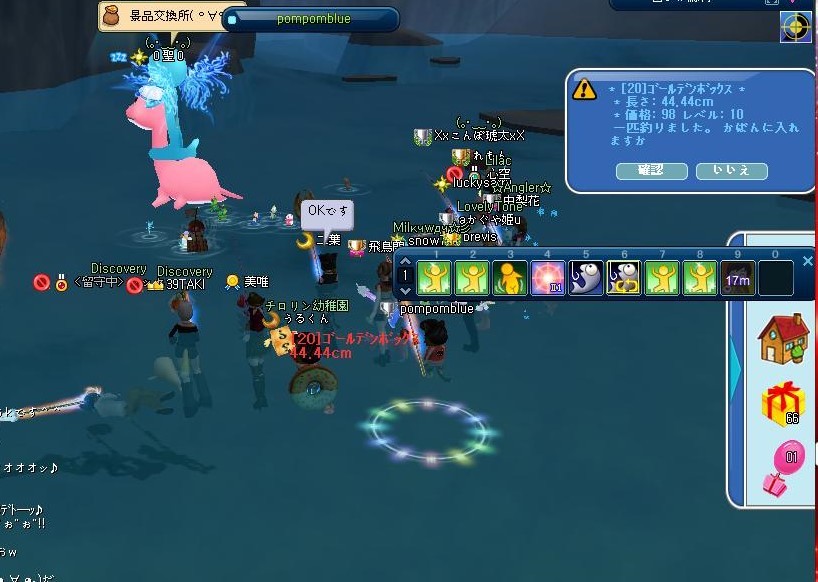
Task: Switch hotbar page with the down arrow
Action: 405,291
